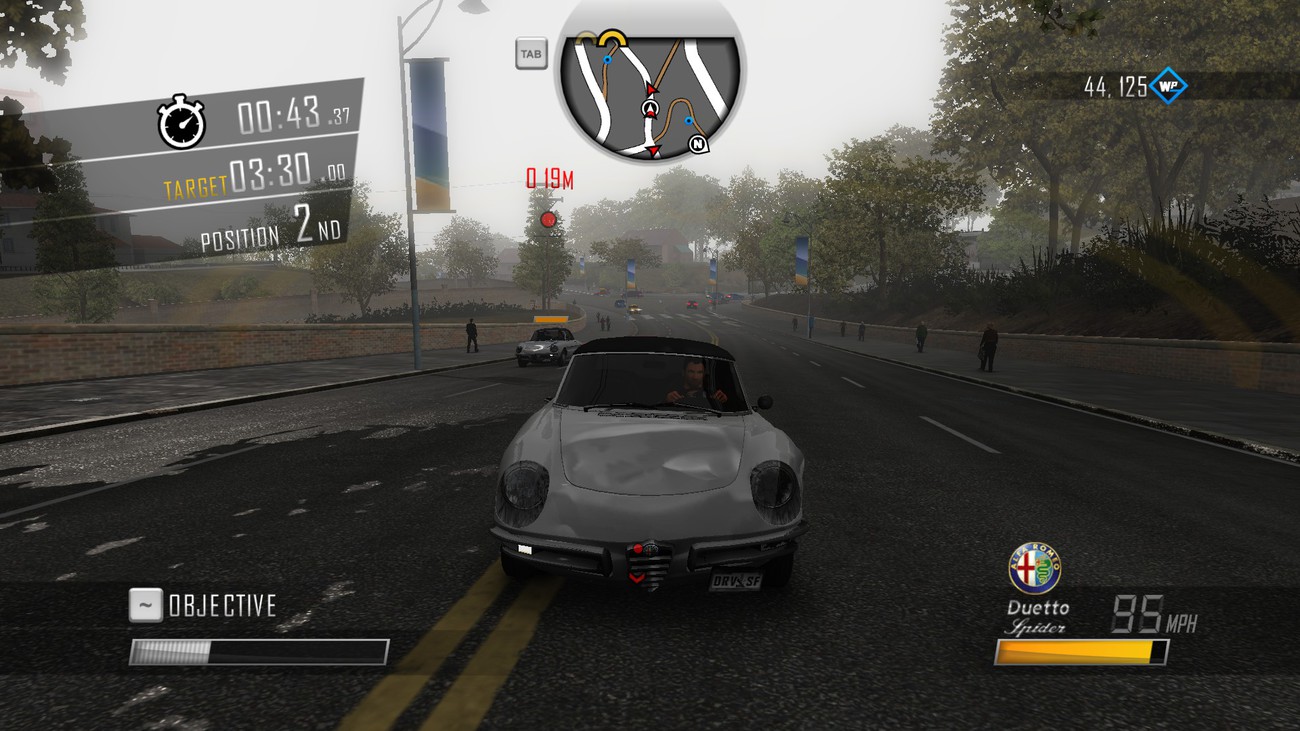1300x731 pixels.
Task: Open the circular minimap
Action: (x=650, y=93)
